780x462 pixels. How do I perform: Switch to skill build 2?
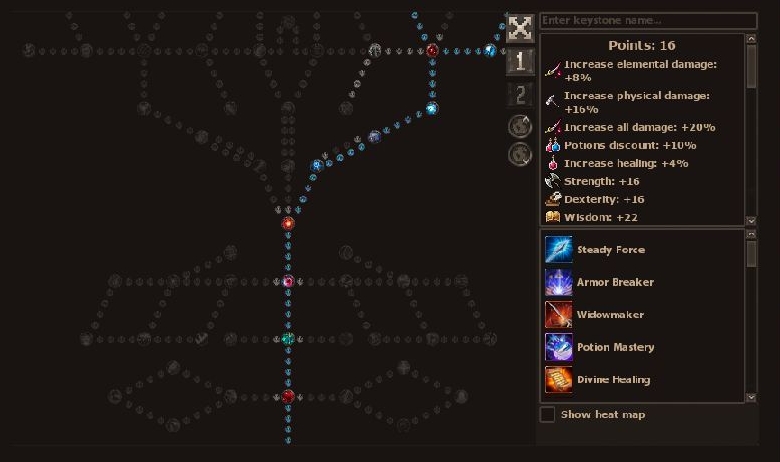[x=520, y=95]
